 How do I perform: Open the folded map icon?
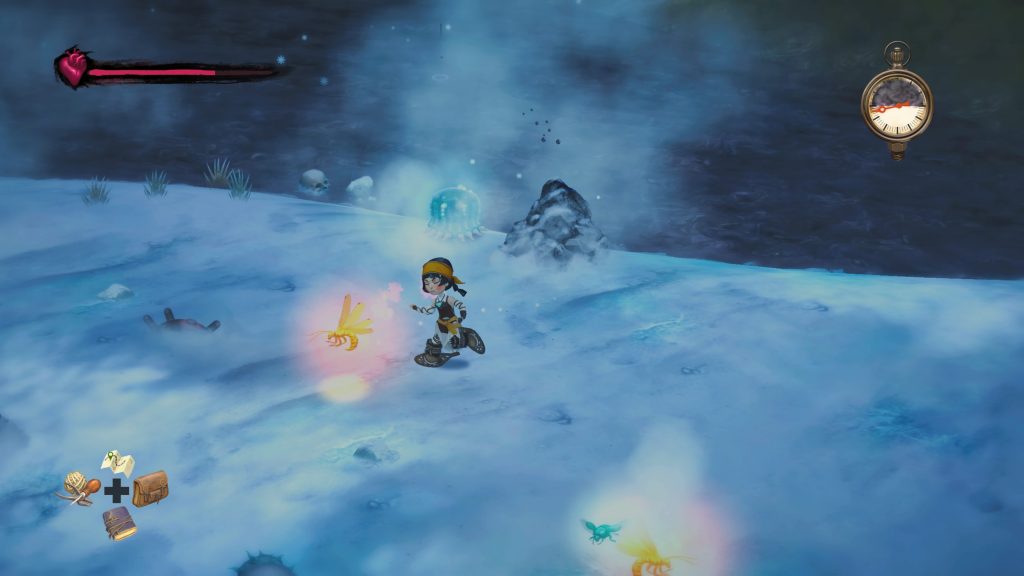(117, 463)
